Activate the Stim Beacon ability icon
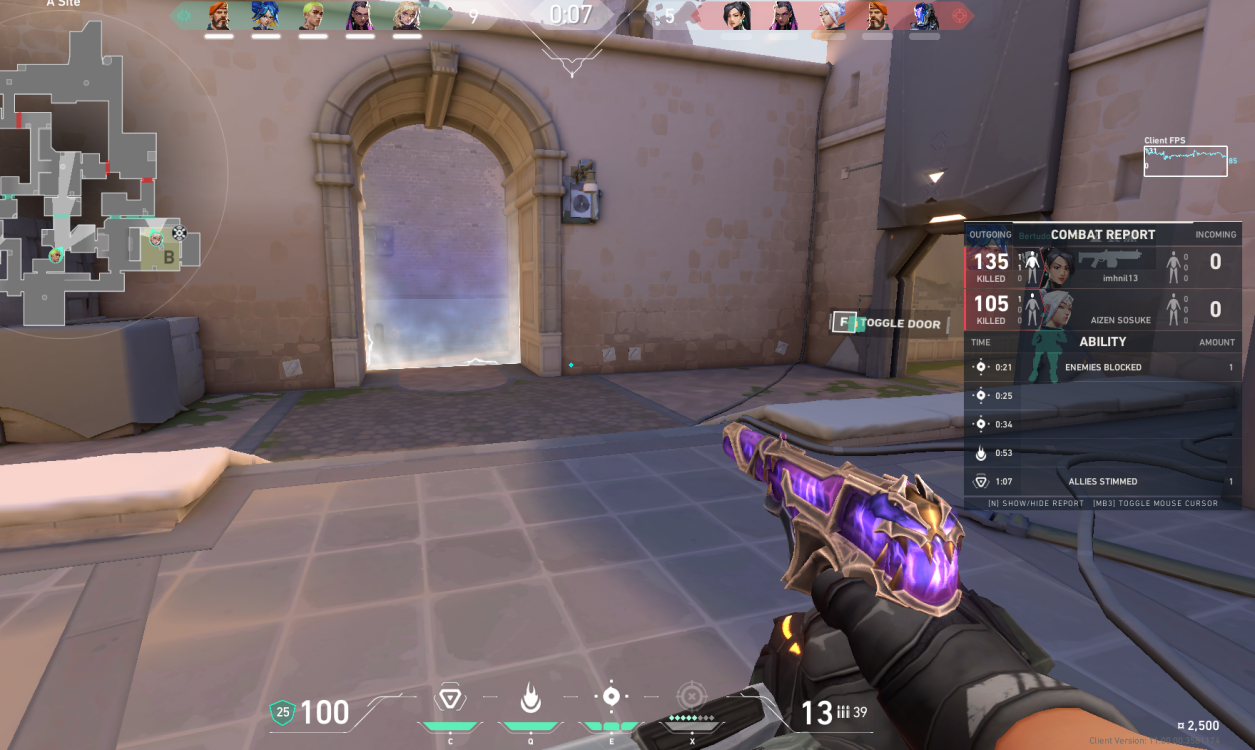 click(450, 697)
